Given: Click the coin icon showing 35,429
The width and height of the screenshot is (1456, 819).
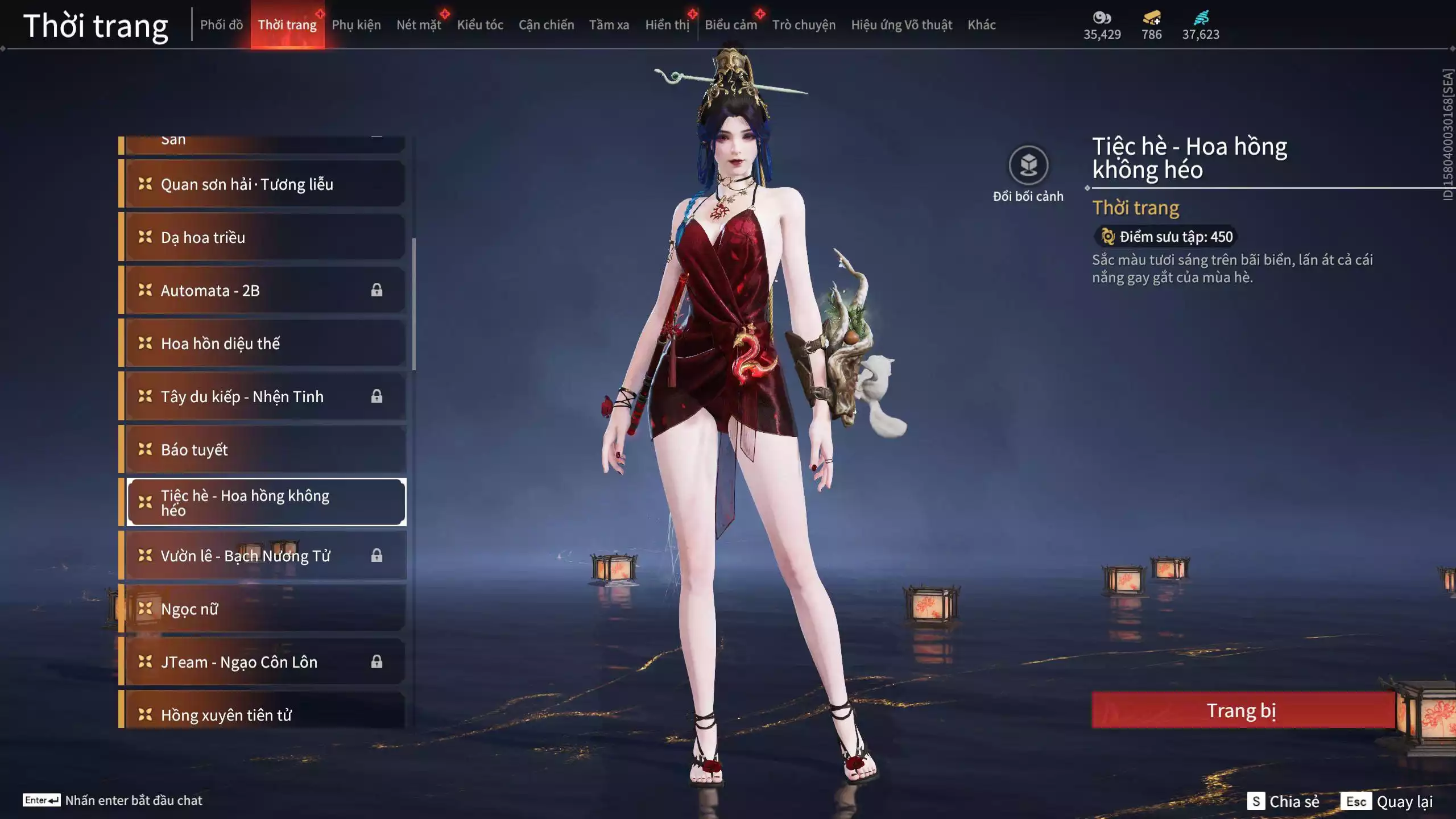Looking at the screenshot, I should (x=1102, y=18).
